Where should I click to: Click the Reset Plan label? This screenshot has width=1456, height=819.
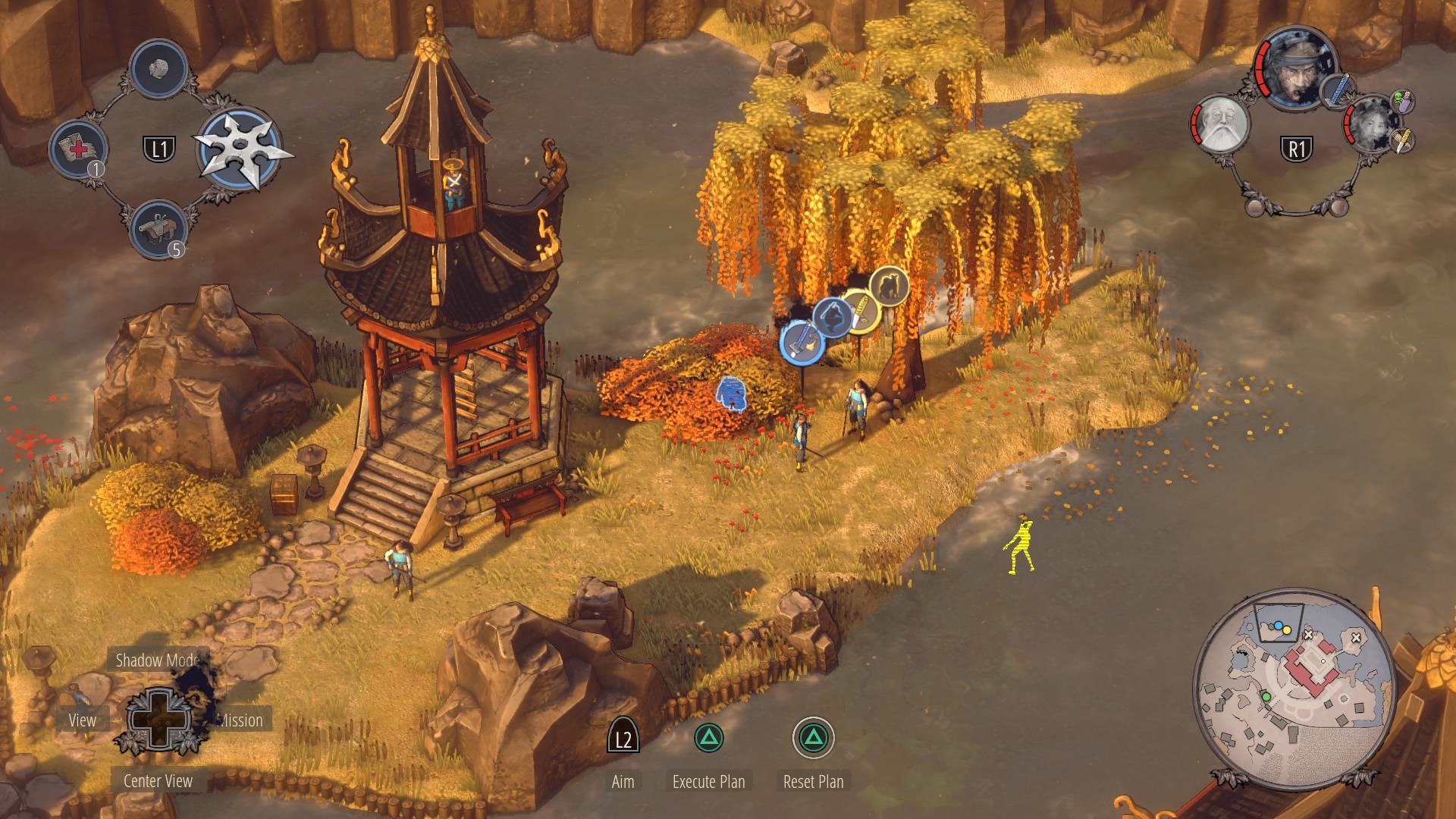coord(813,782)
